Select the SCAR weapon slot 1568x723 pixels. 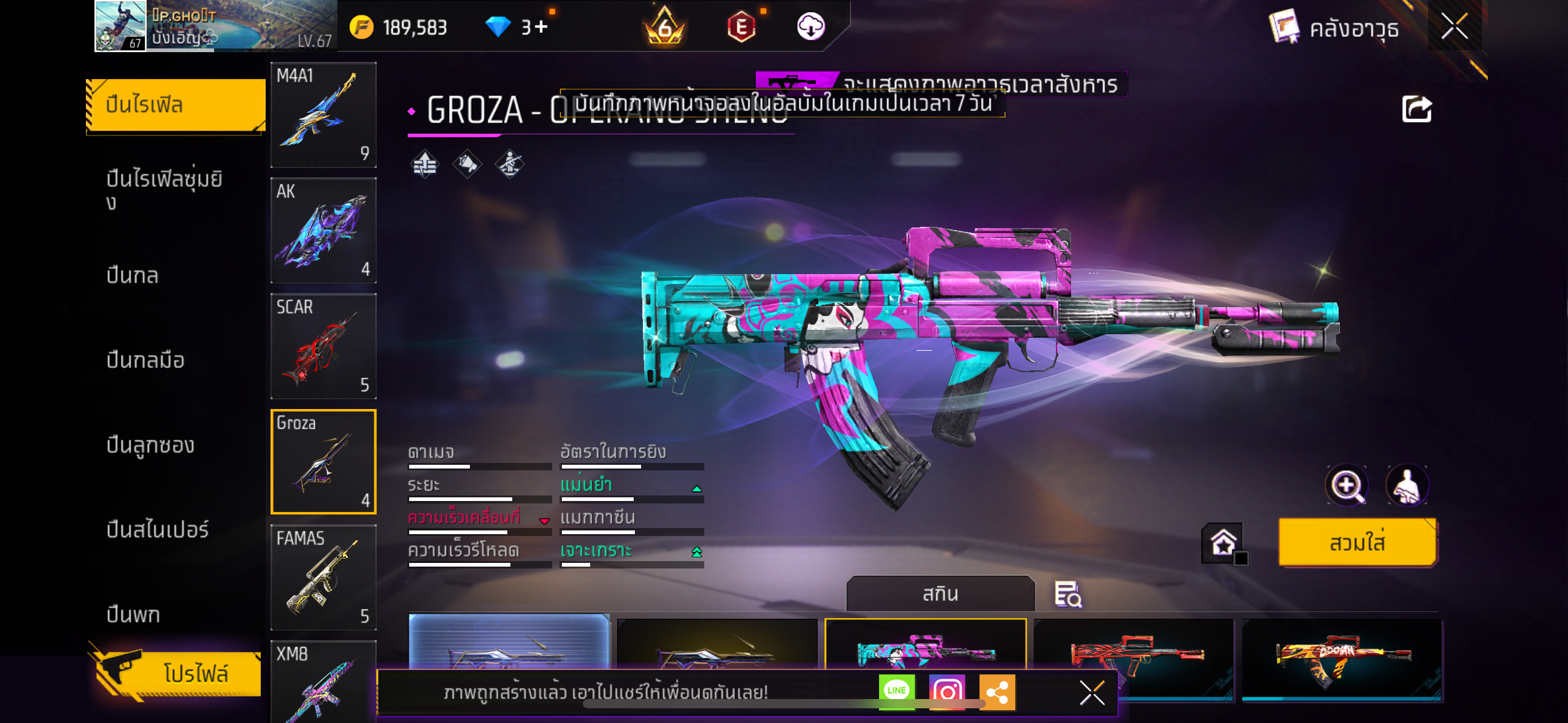pos(323,346)
